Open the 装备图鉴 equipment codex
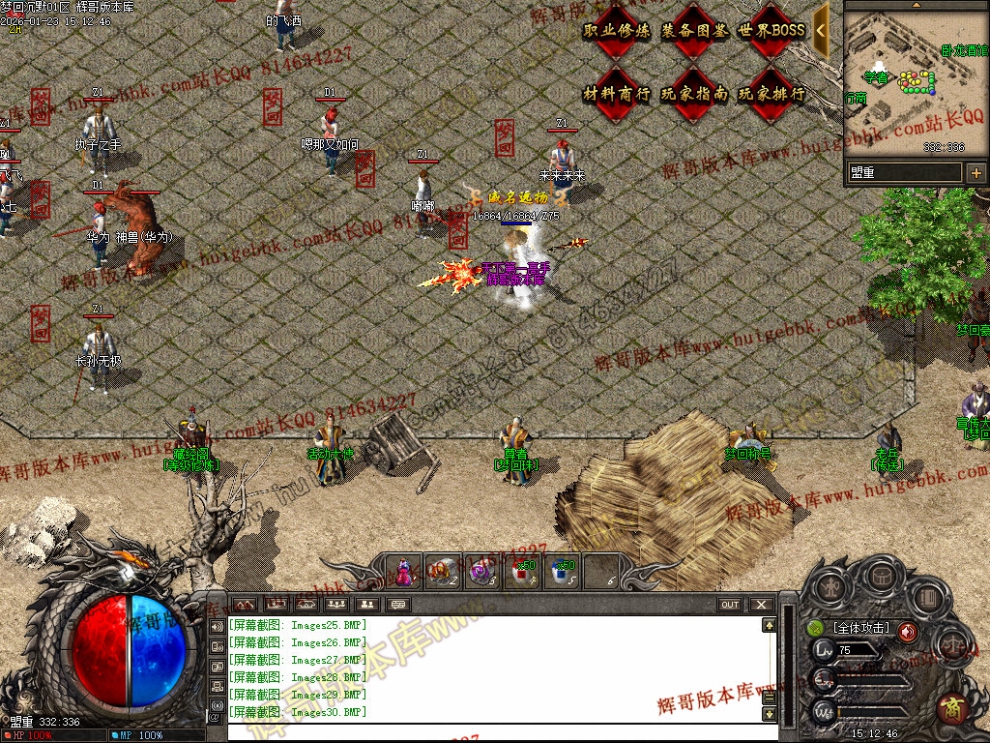The image size is (990, 743). (694, 31)
